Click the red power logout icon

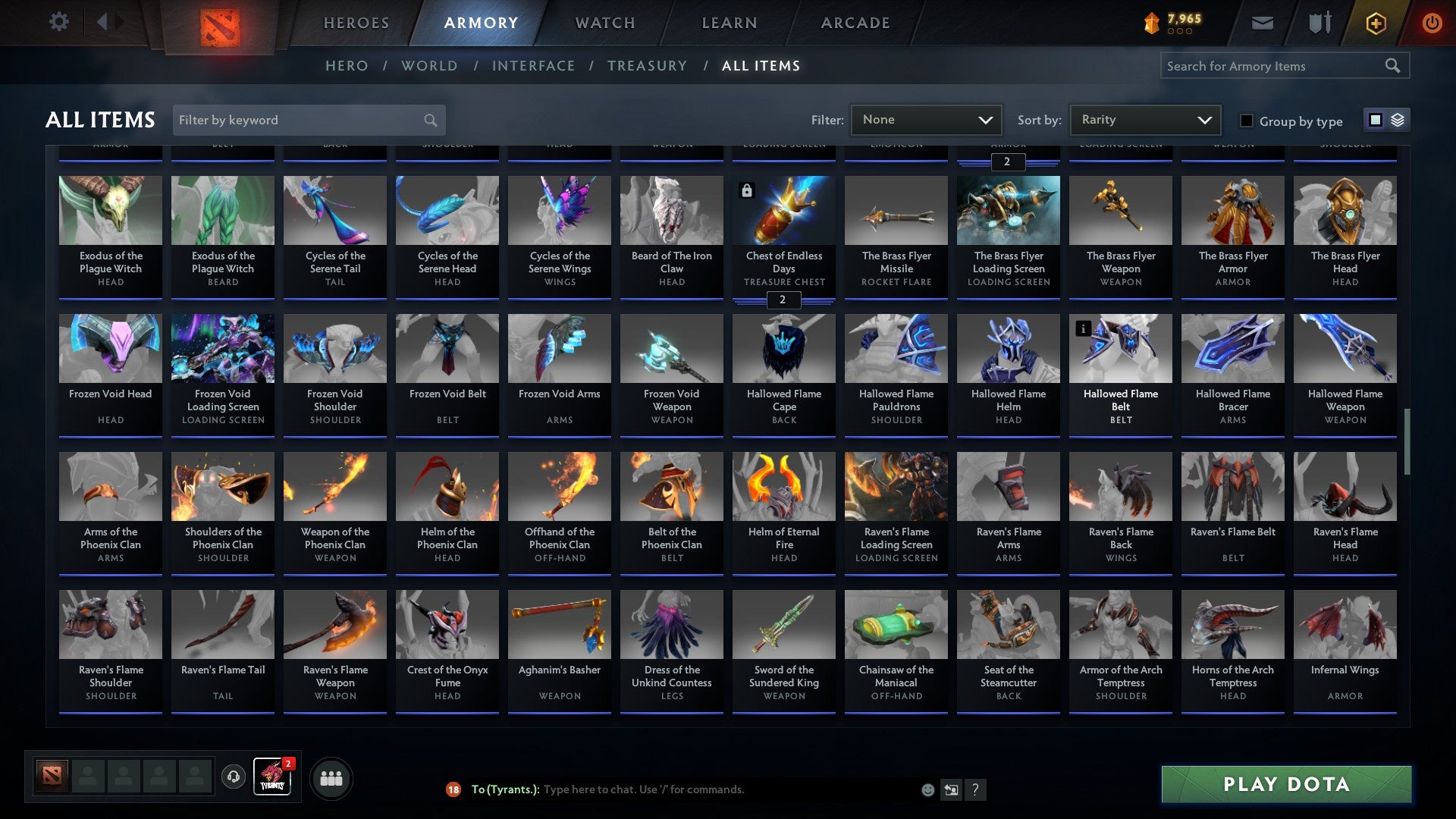[1432, 22]
